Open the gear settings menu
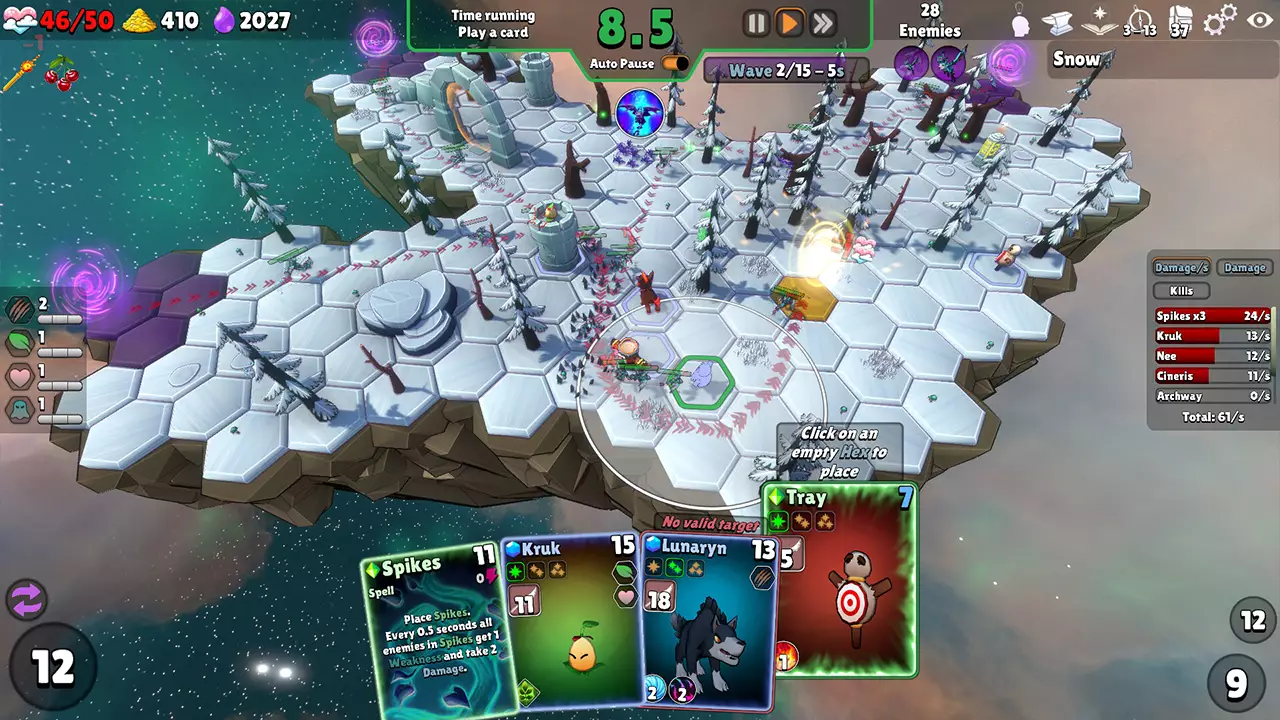Screen dimensions: 1280x720 tap(1220, 21)
